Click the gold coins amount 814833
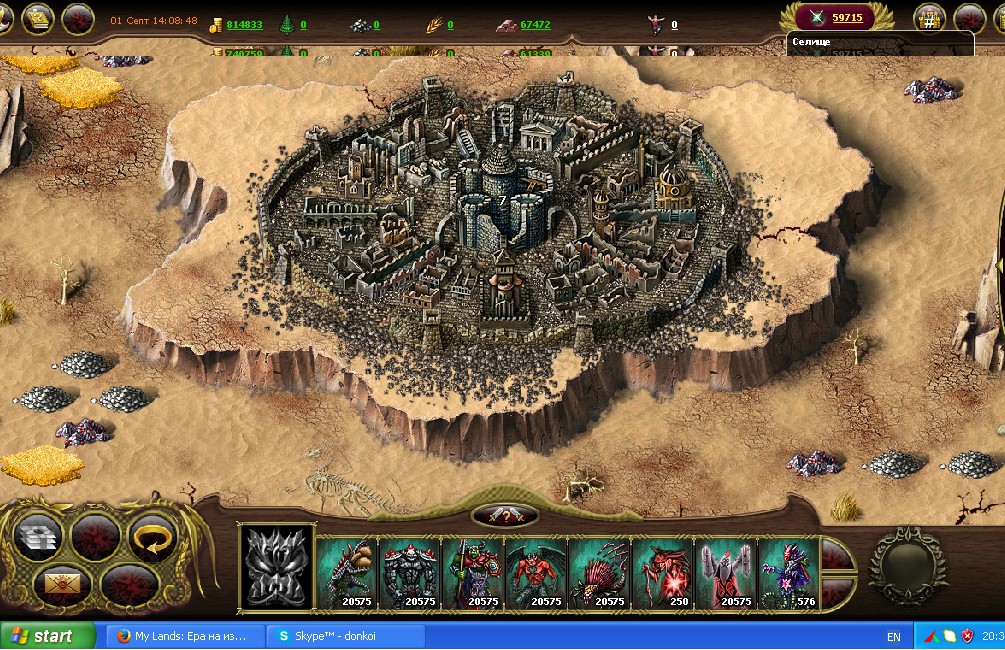Viewport: 1005px width, 650px height. pos(244,25)
